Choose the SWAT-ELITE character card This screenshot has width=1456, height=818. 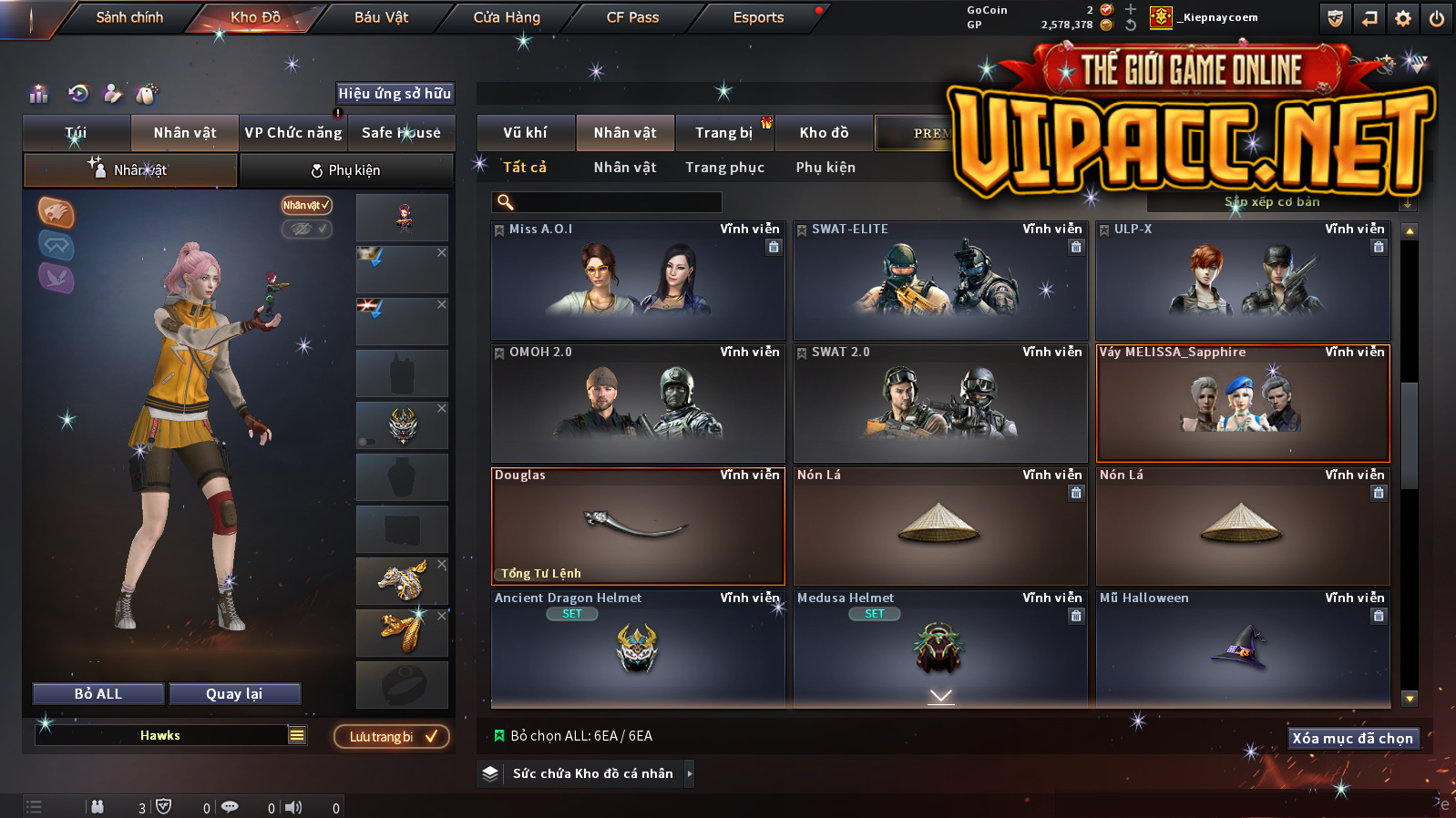click(940, 281)
